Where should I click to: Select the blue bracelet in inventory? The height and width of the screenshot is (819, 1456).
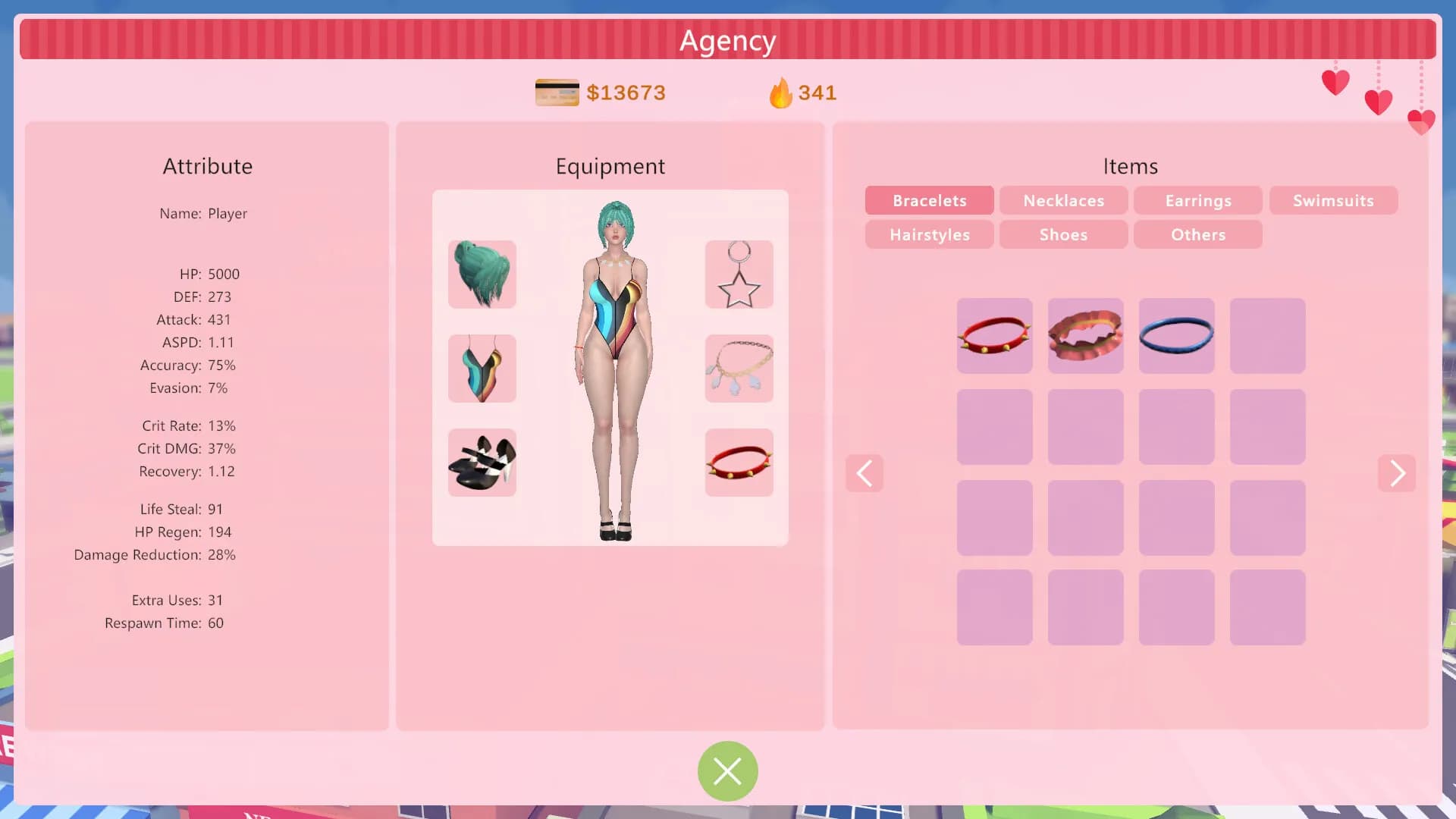coord(1176,335)
